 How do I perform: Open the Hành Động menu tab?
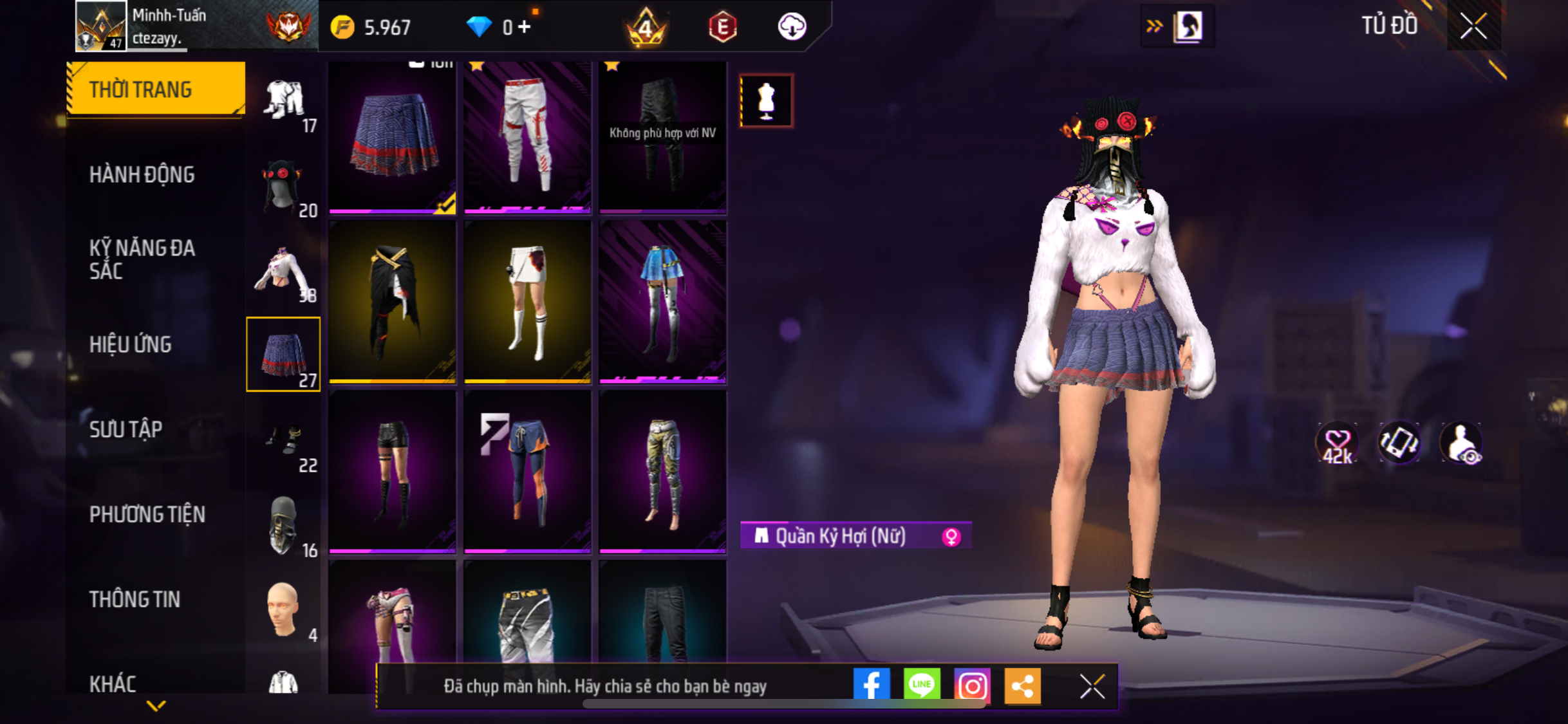coord(142,174)
